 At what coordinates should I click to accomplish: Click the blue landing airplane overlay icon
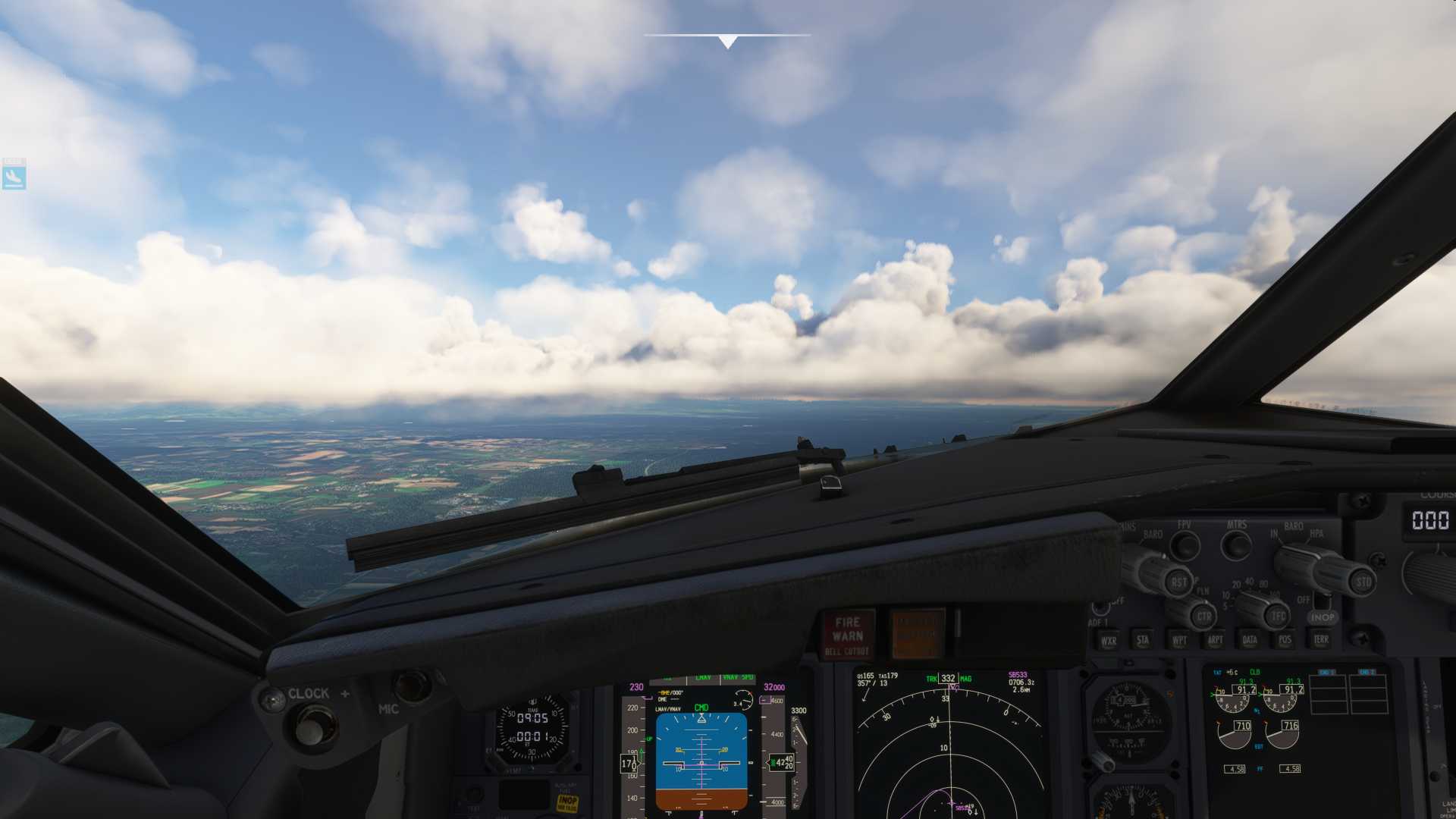point(14,177)
